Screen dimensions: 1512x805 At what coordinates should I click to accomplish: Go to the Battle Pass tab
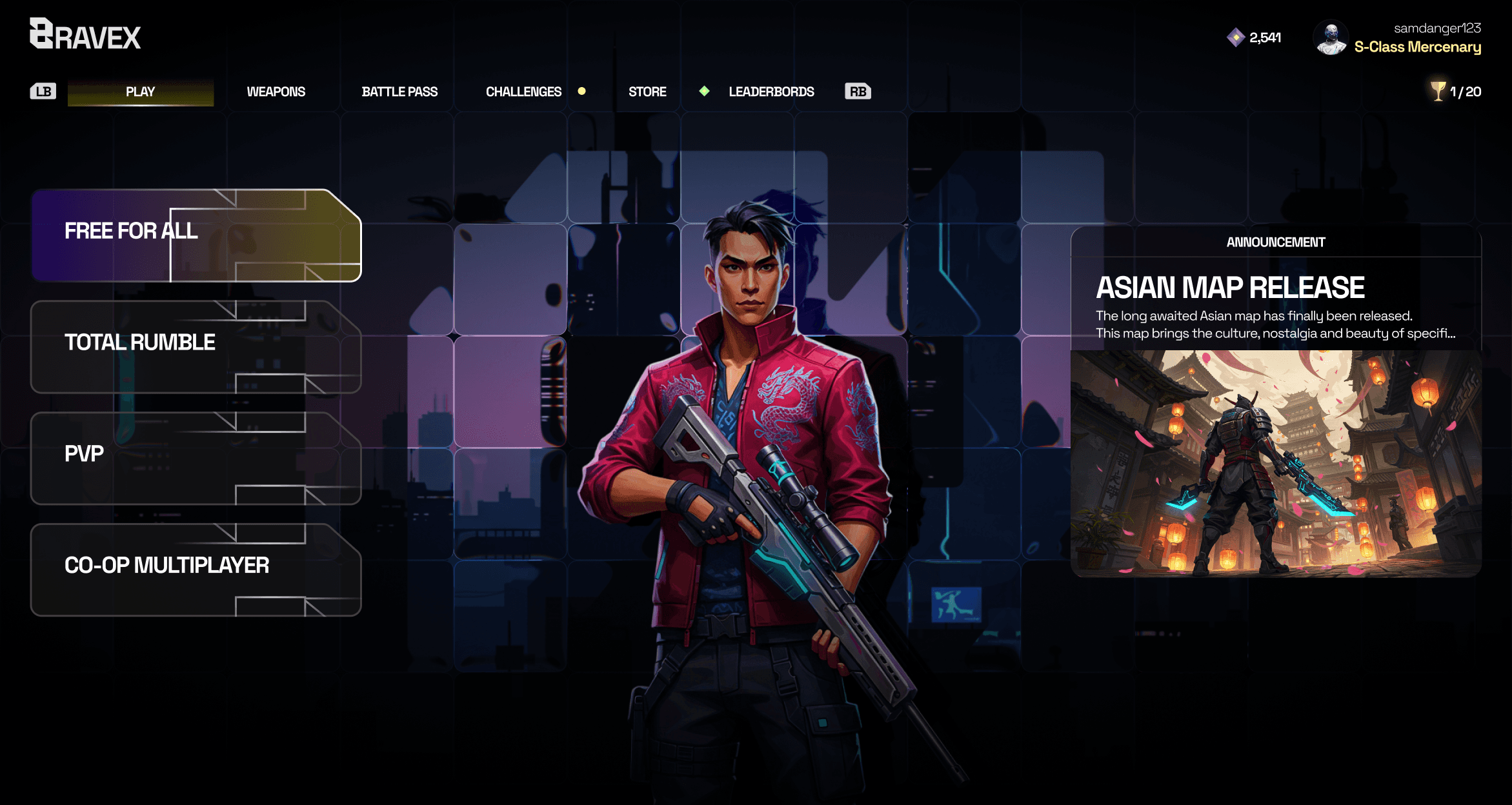click(399, 92)
